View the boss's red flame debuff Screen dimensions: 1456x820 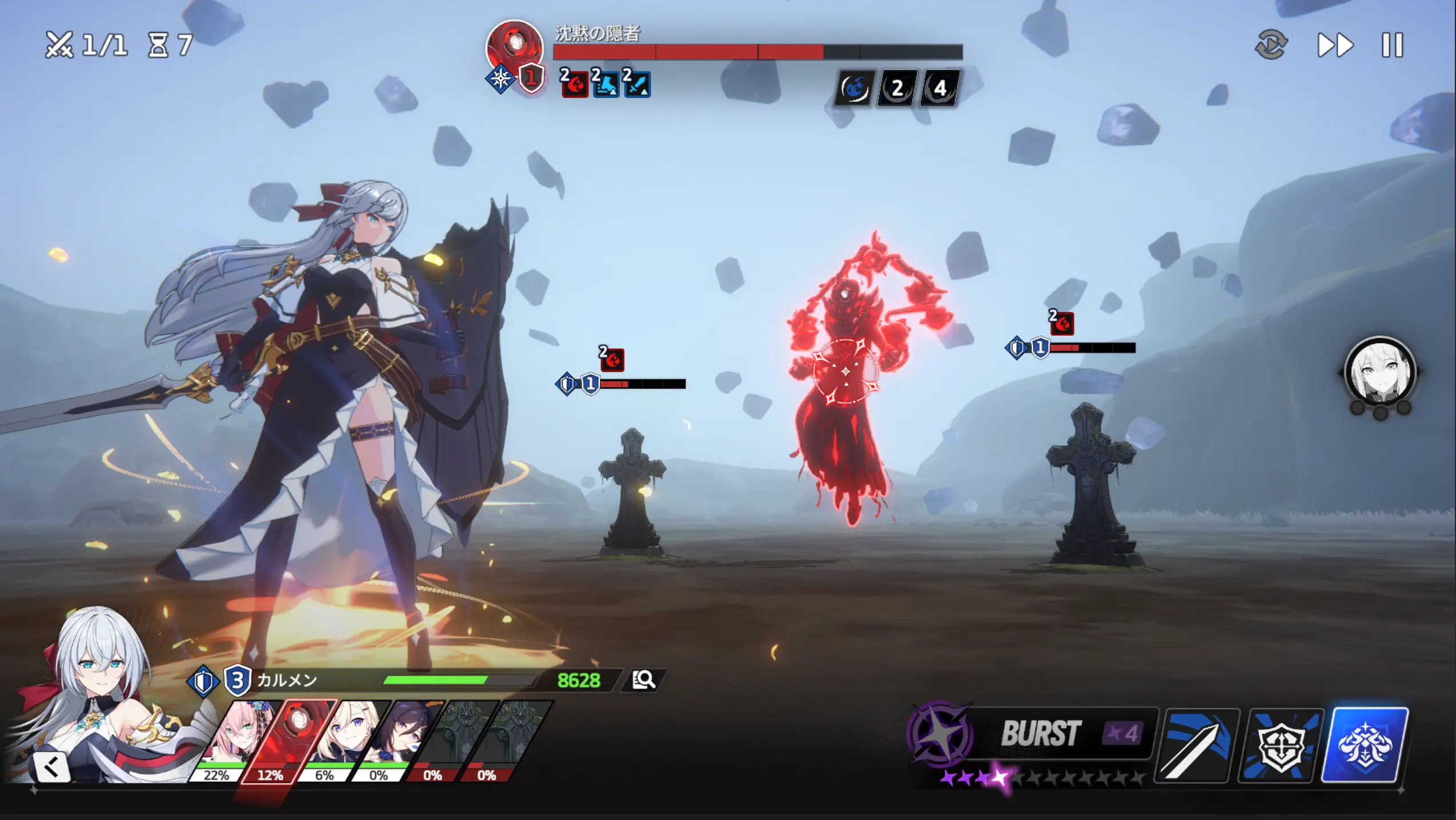coord(575,85)
